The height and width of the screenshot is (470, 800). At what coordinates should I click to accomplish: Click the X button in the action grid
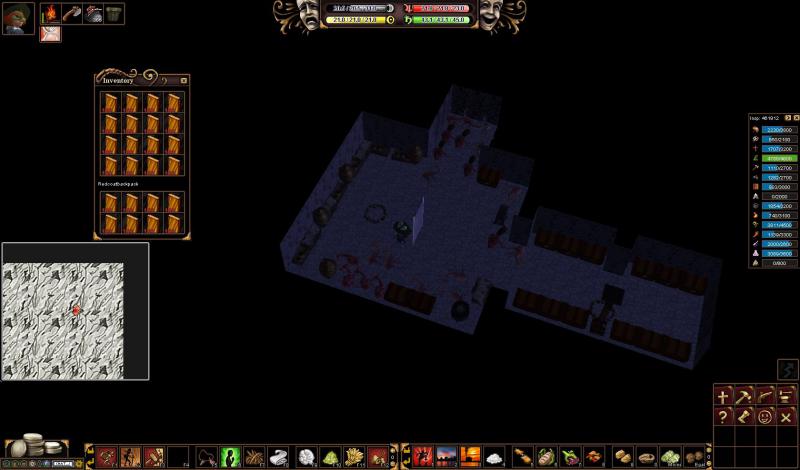[x=786, y=417]
